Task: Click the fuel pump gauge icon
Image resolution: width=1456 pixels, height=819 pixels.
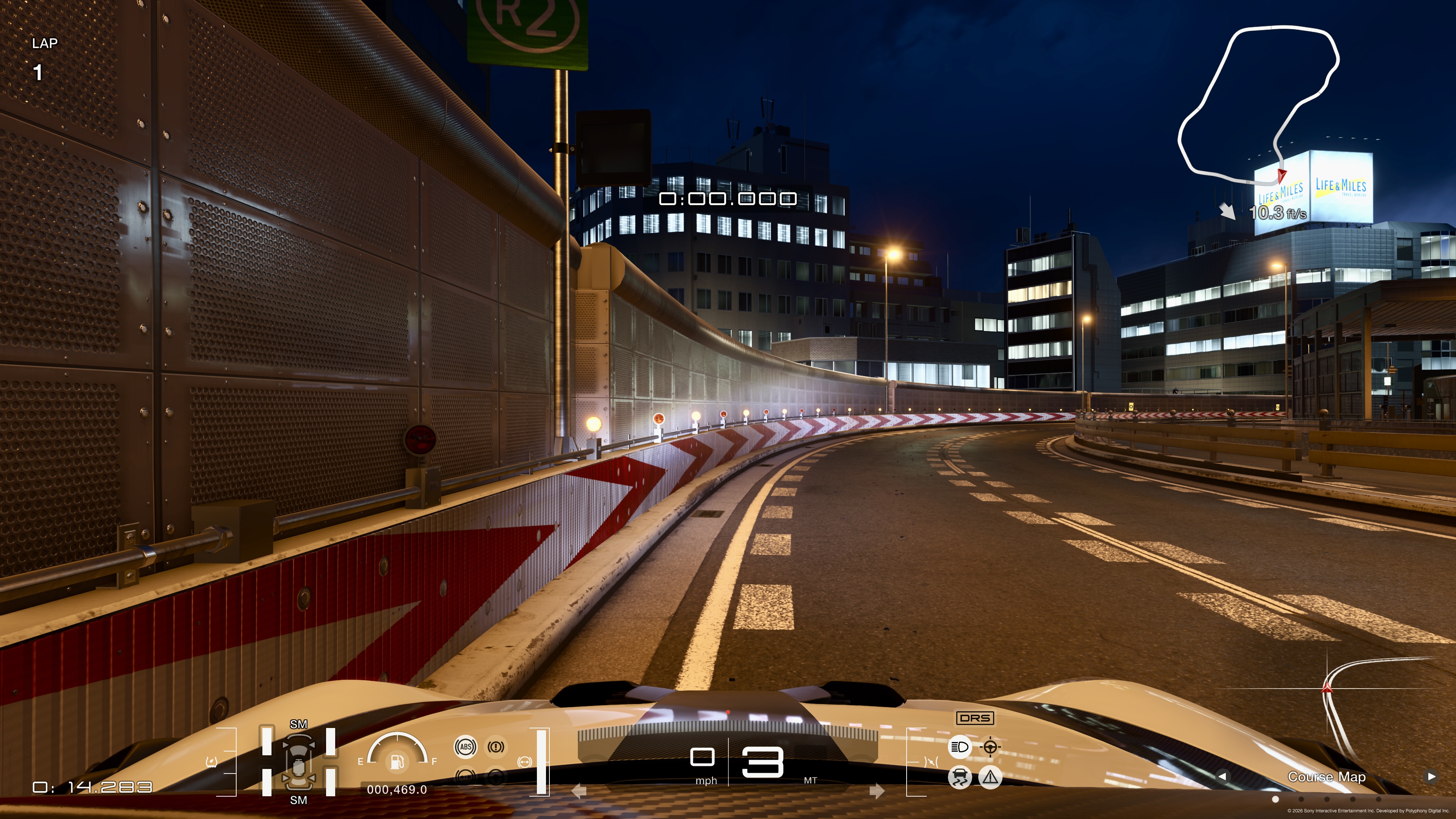Action: 397,761
